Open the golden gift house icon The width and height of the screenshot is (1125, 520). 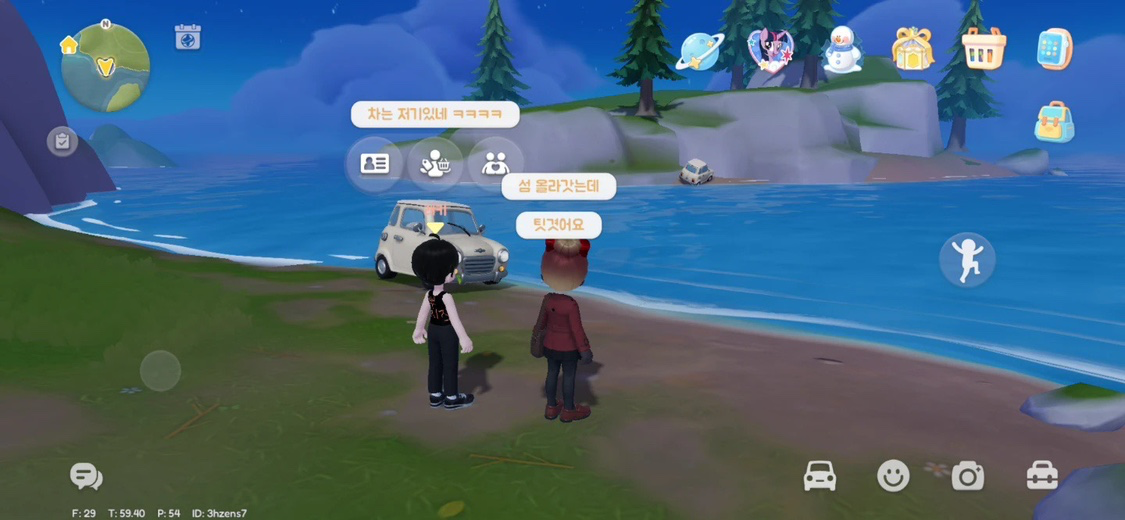click(912, 49)
